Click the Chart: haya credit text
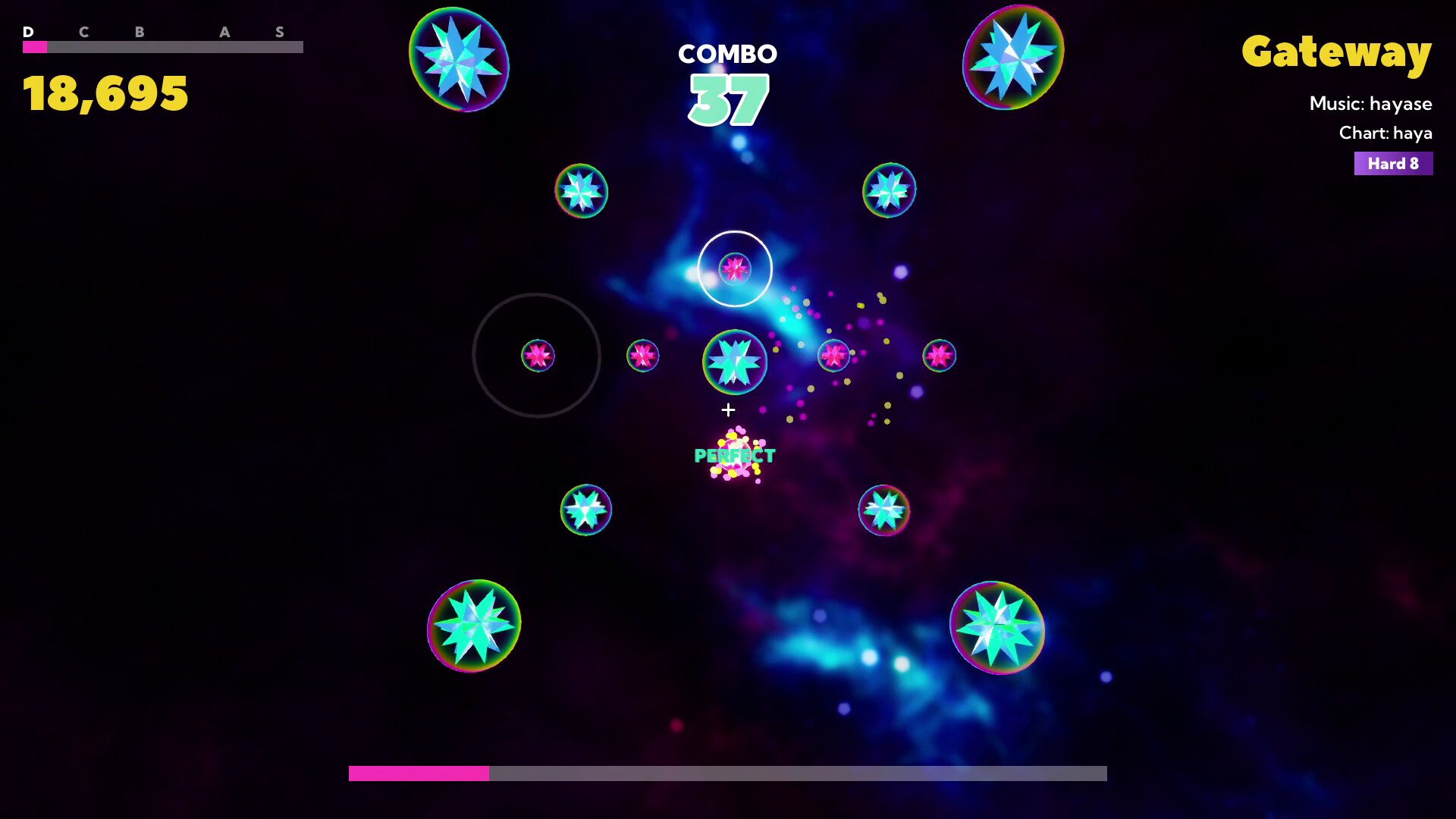The height and width of the screenshot is (819, 1456). point(1385,133)
